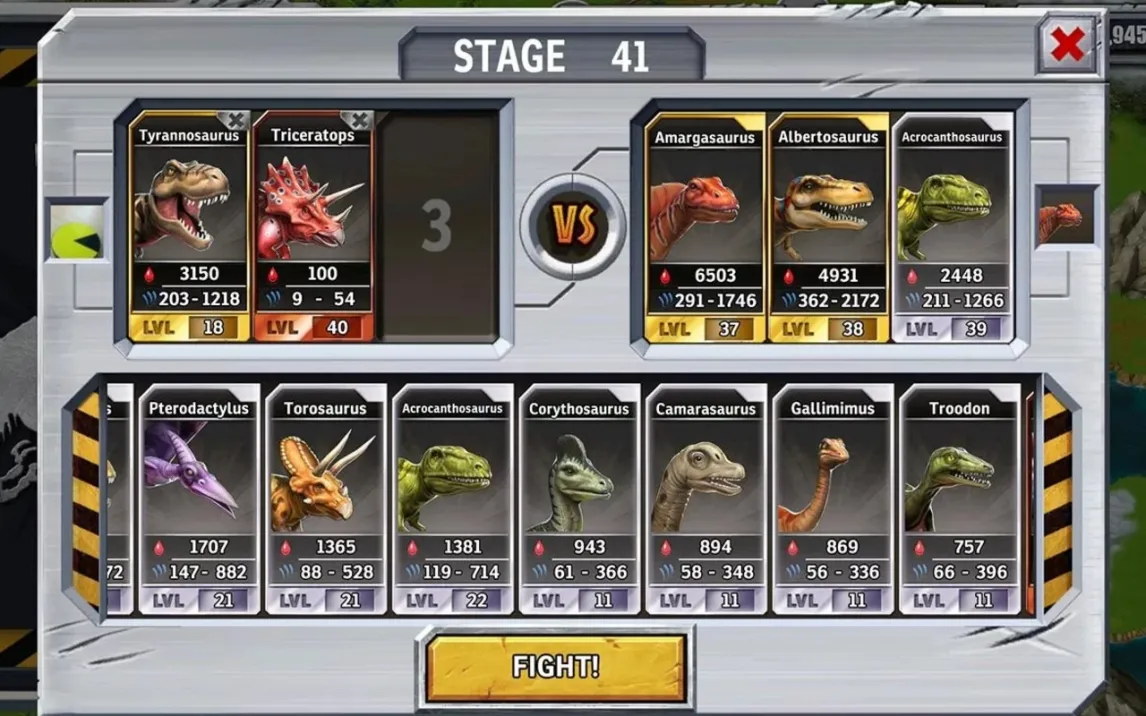This screenshot has width=1146, height=716.
Task: View the enemy level 39 Acrocanthosaurus card
Action: click(952, 228)
